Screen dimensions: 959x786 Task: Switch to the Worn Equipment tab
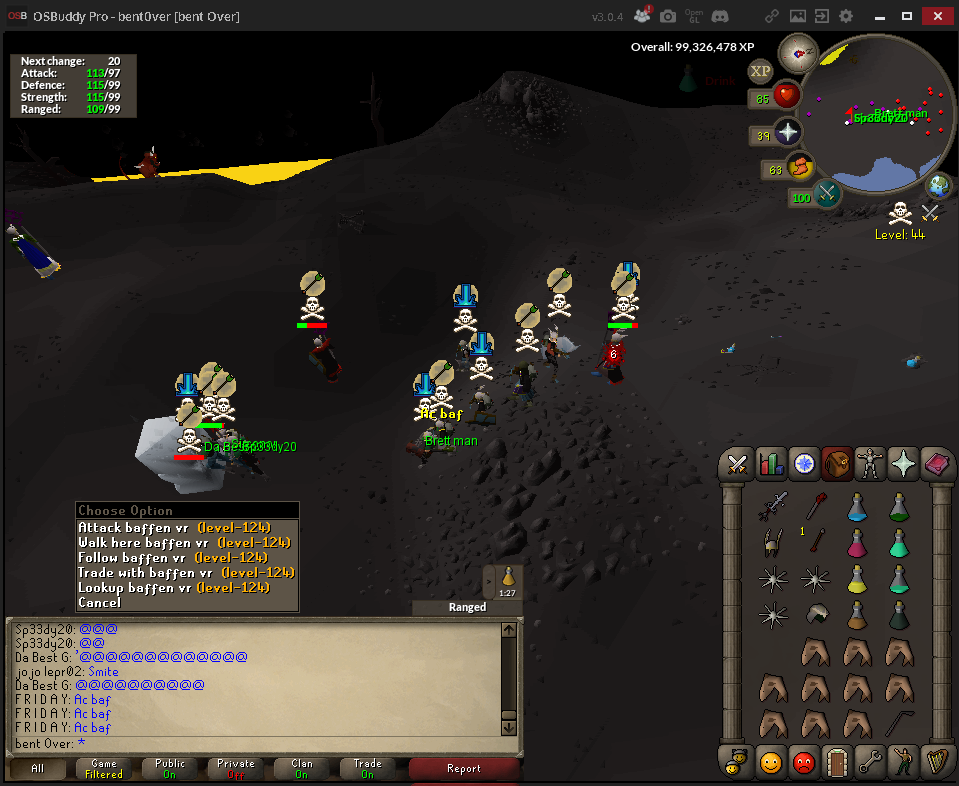click(x=870, y=464)
